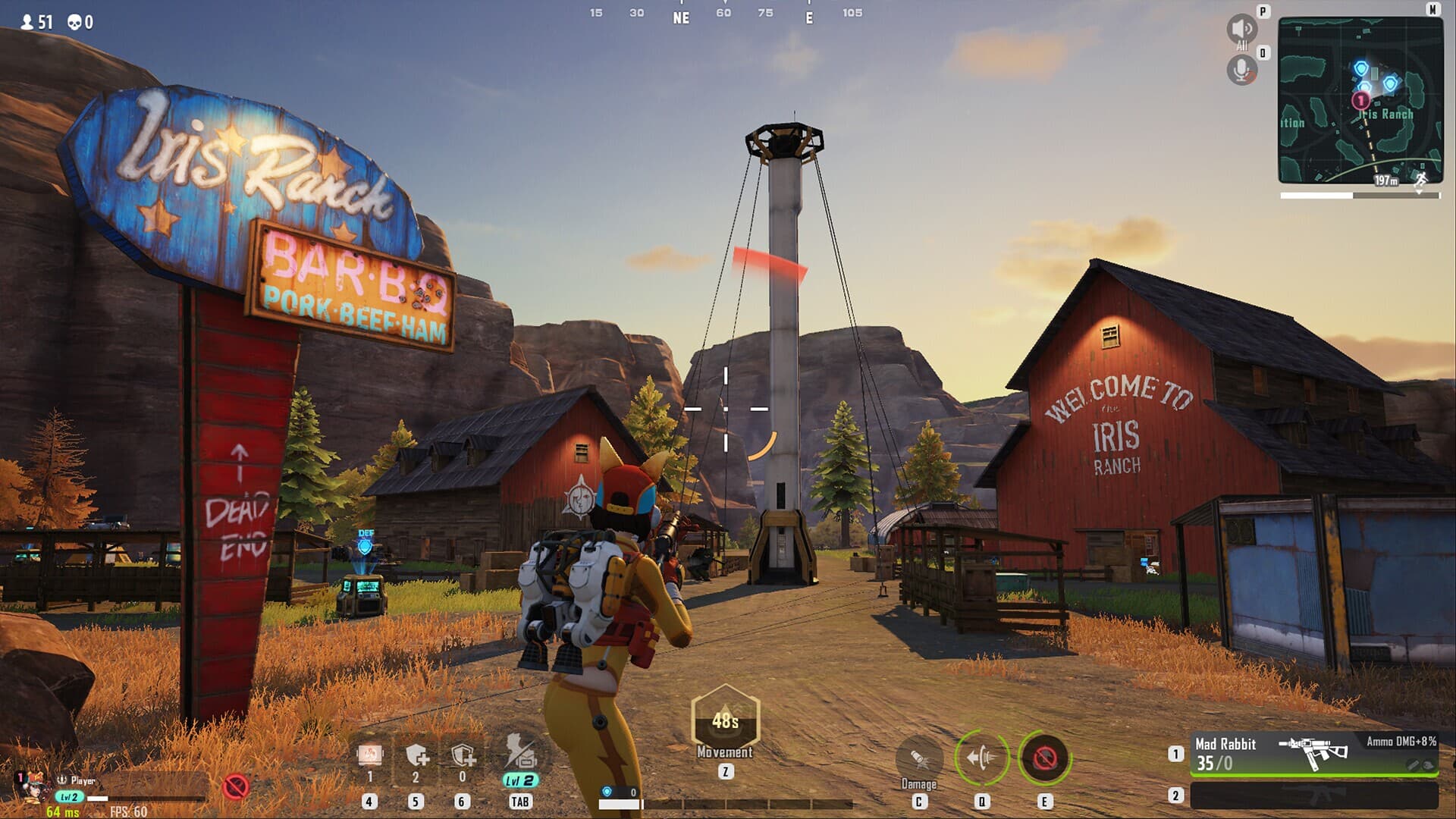Use the Damage tactical ability

919,758
